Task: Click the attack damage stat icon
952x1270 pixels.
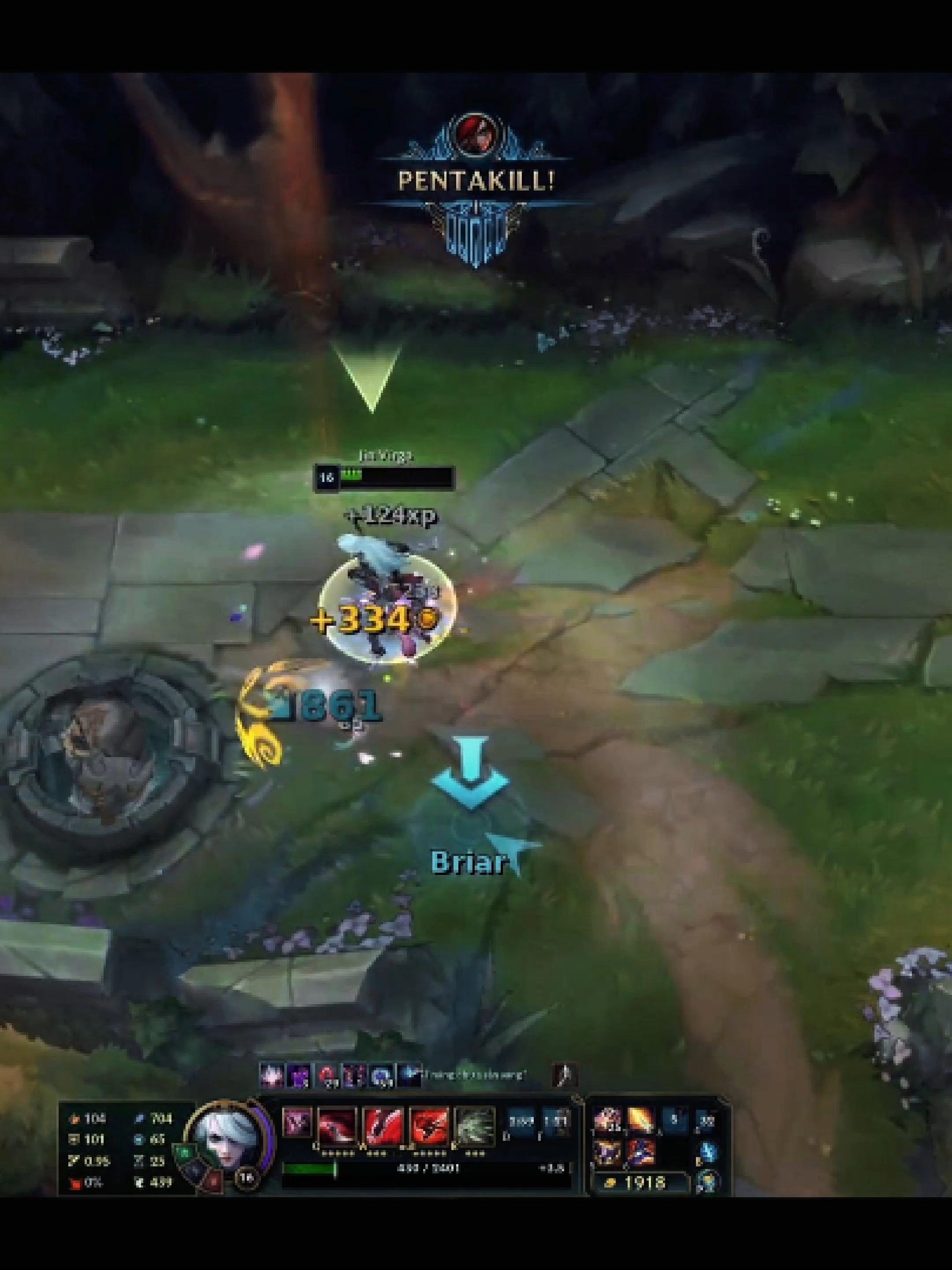Action: [75, 1120]
